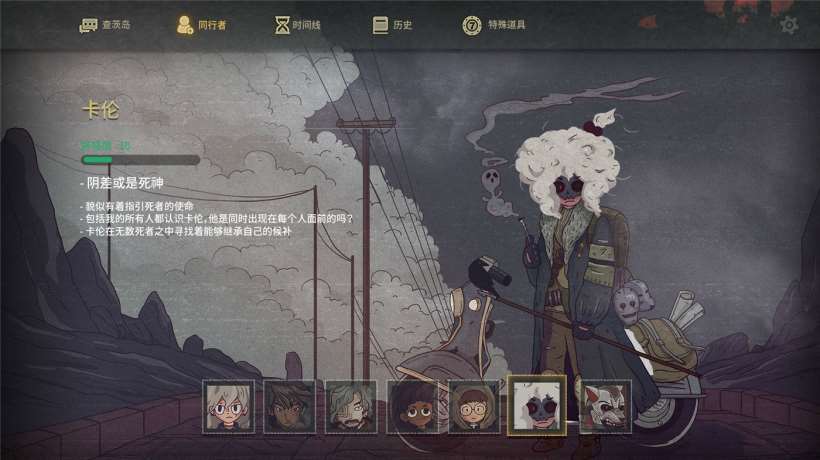The image size is (820, 460).
Task: Open settings with the gear icon
Action: click(x=789, y=25)
